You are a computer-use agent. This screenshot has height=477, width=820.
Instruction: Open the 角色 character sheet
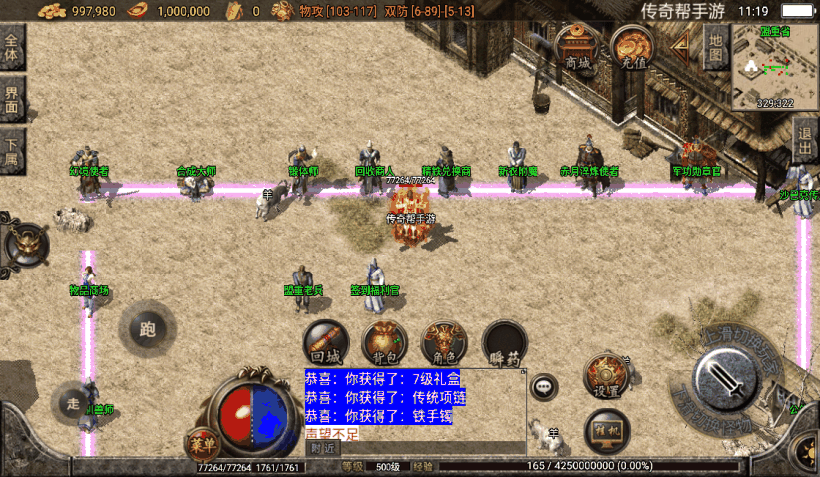coord(445,342)
